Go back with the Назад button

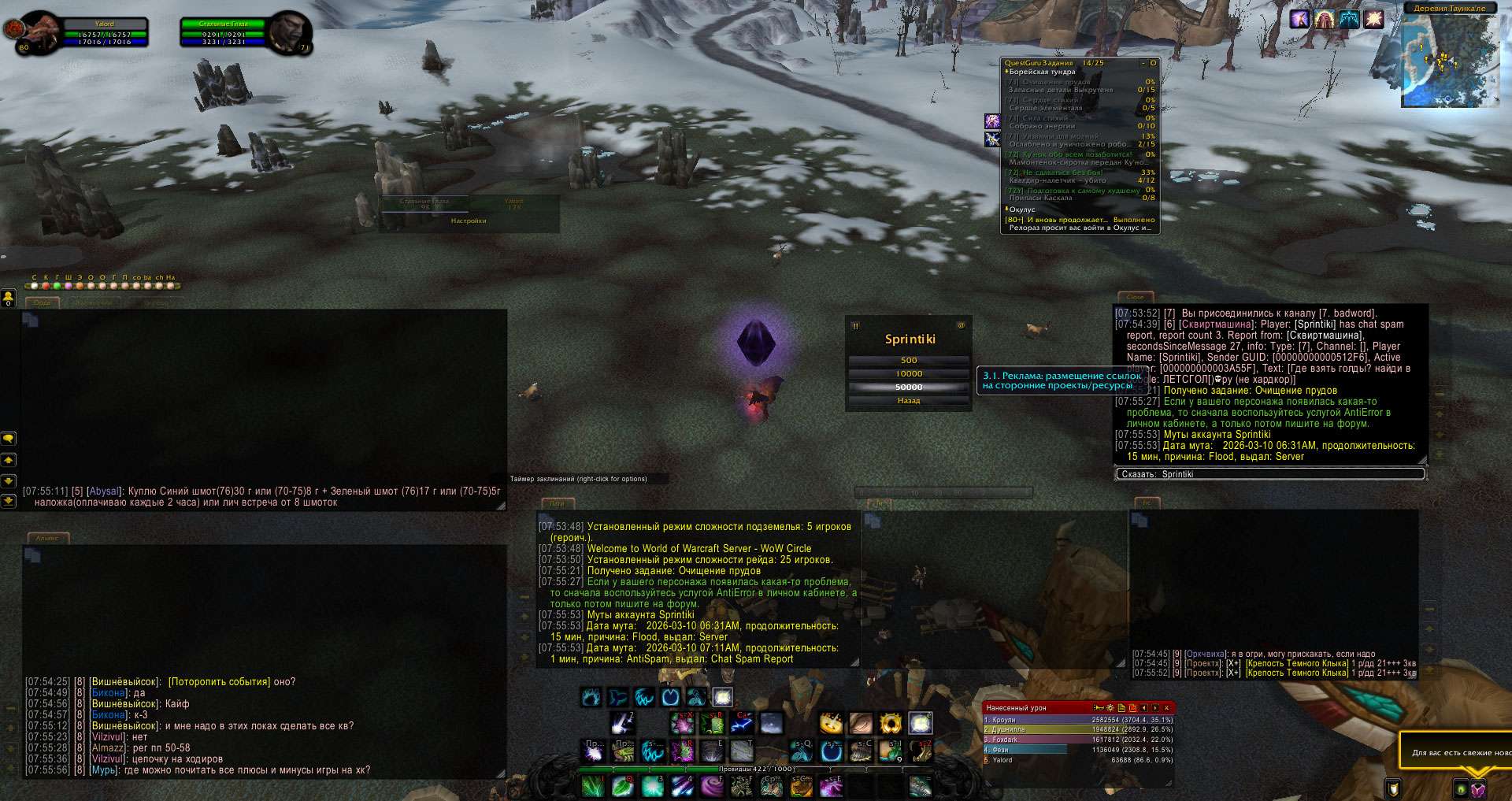[909, 400]
